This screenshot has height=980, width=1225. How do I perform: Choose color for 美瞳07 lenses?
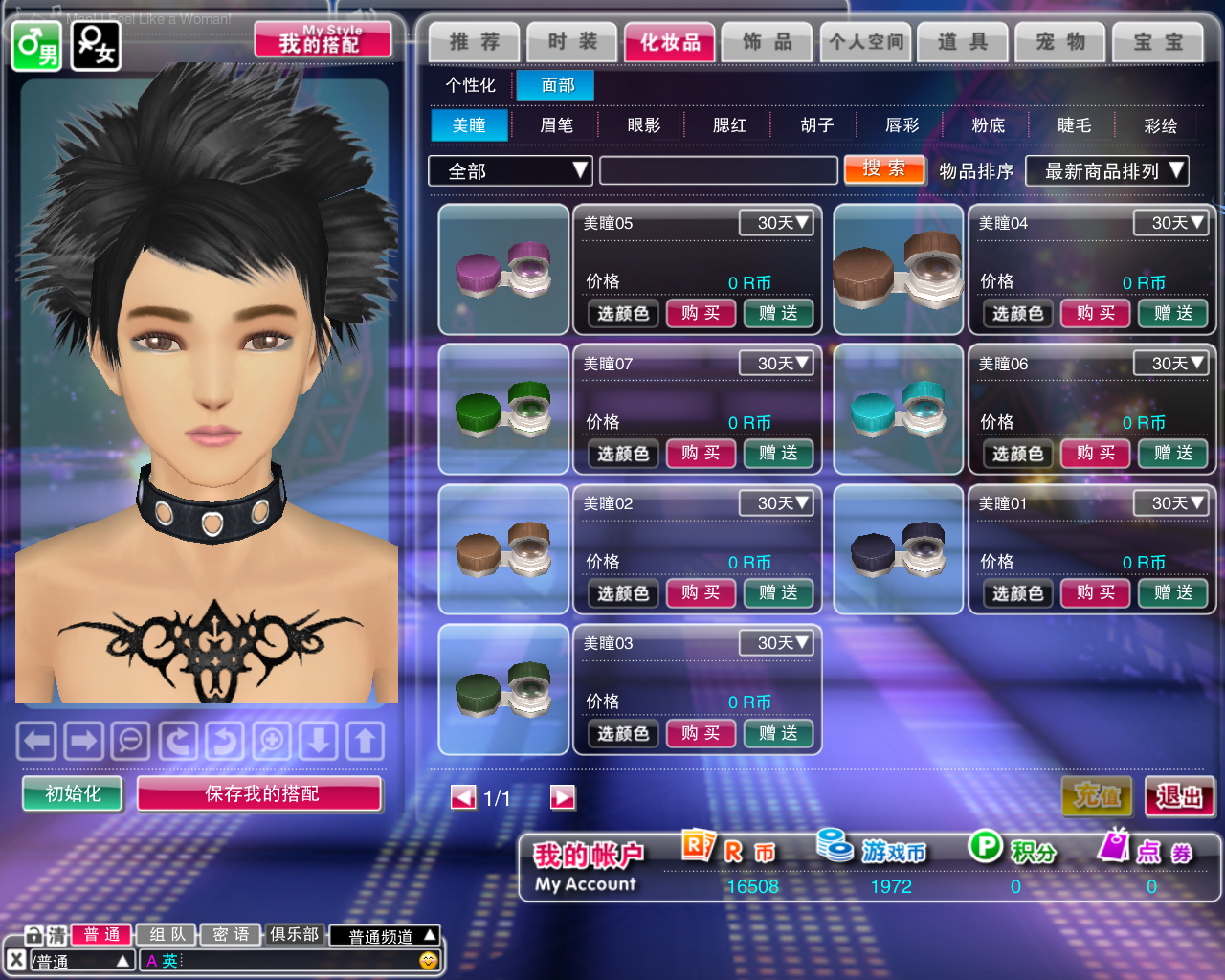623,454
